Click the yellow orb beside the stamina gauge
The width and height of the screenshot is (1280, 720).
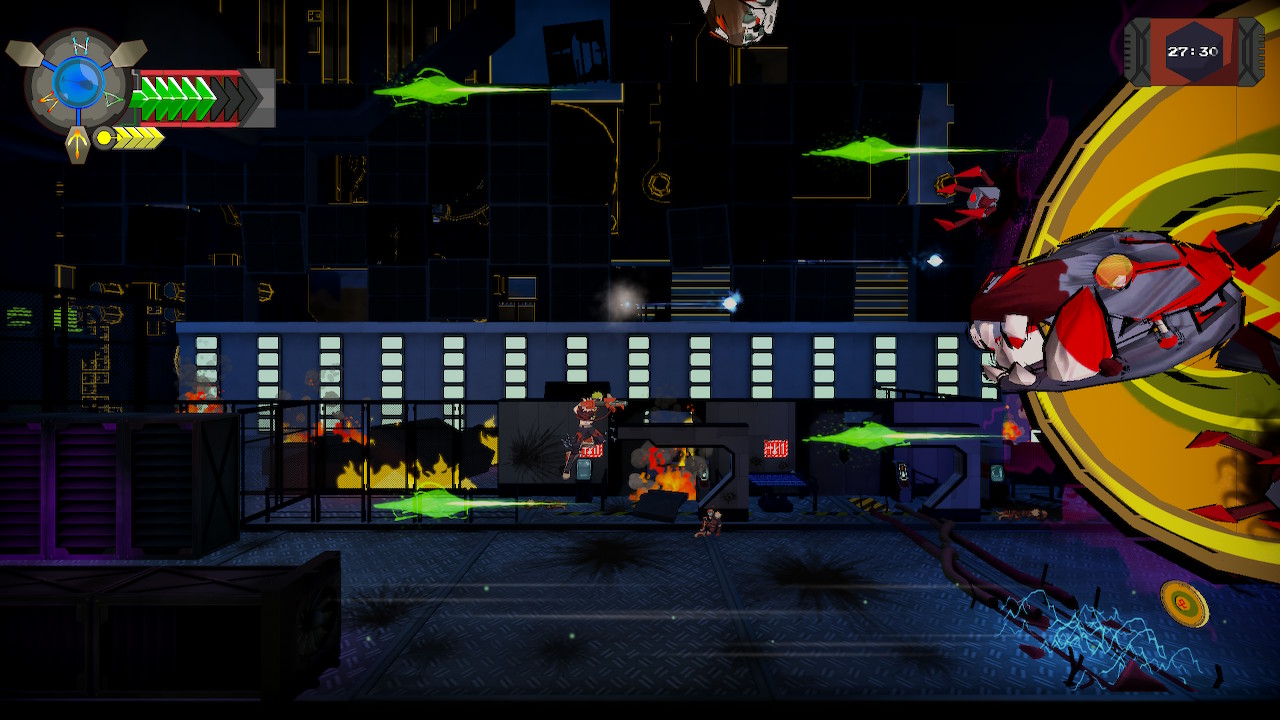coord(104,137)
